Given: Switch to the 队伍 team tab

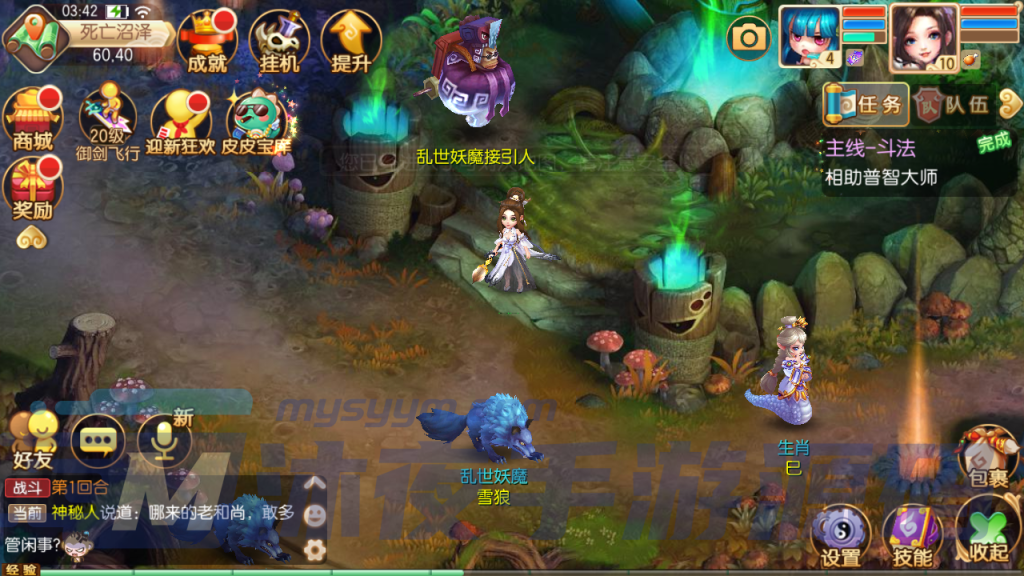Looking at the screenshot, I should pos(954,104).
